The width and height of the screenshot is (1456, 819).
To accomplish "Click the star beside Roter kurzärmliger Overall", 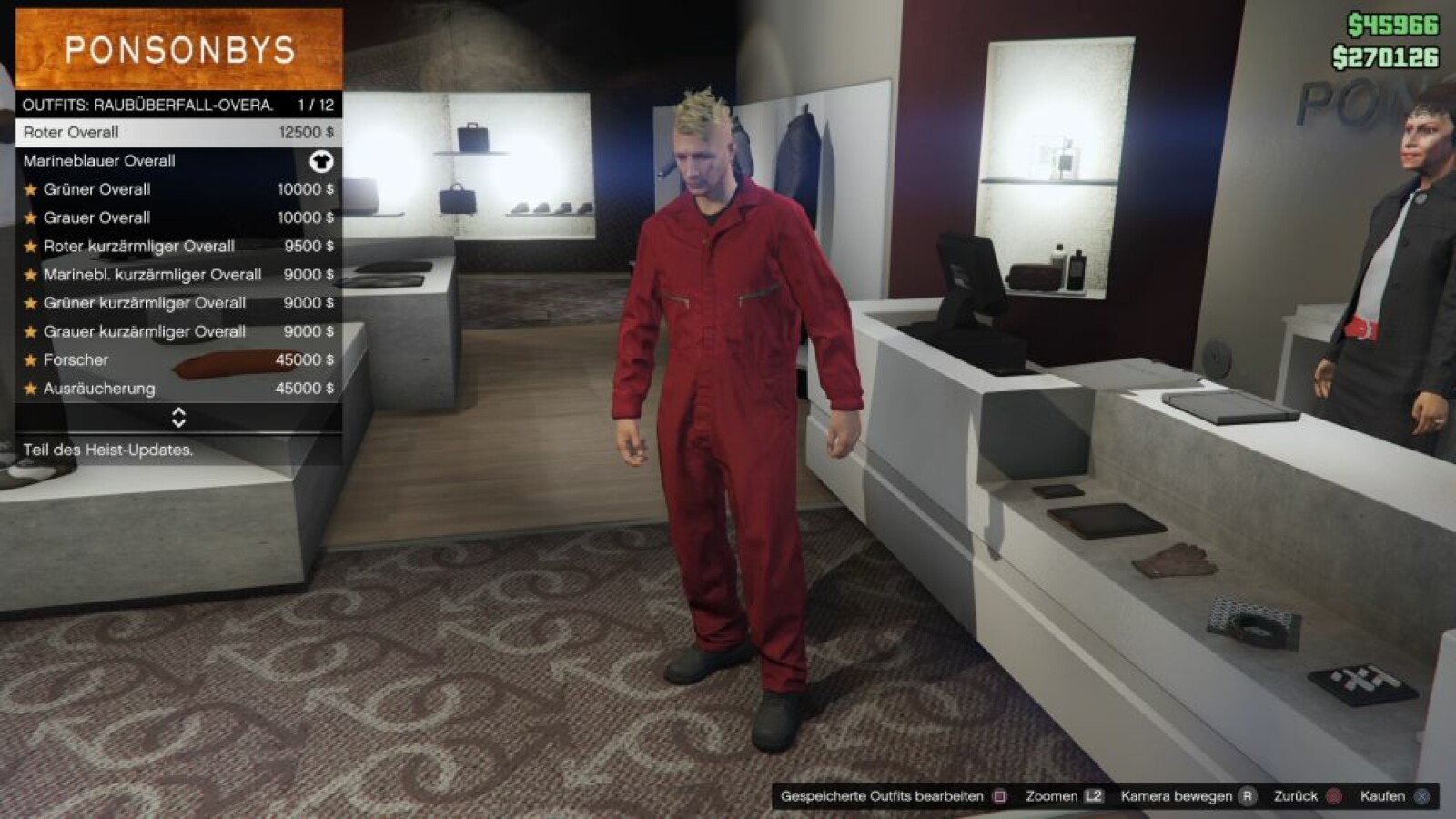I will 30,246.
